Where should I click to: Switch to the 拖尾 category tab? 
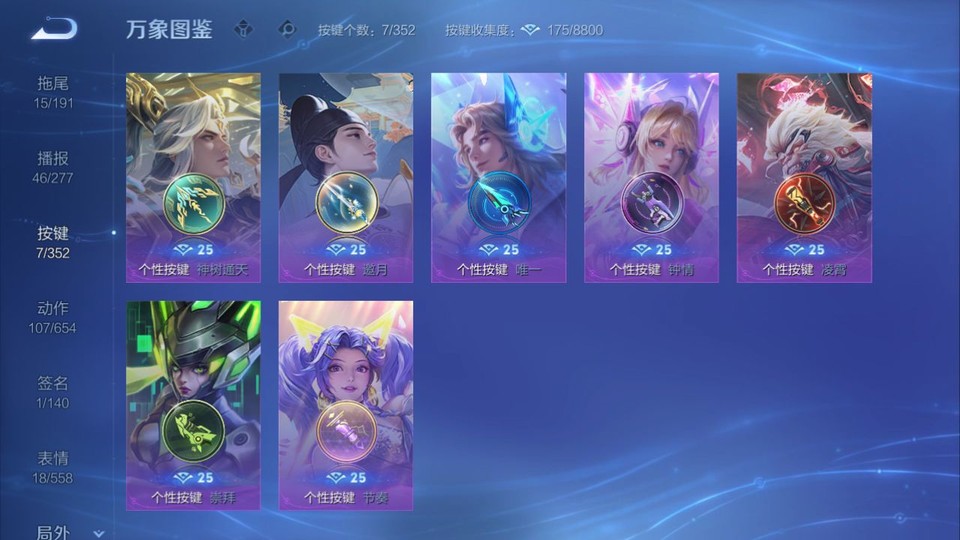click(x=54, y=92)
